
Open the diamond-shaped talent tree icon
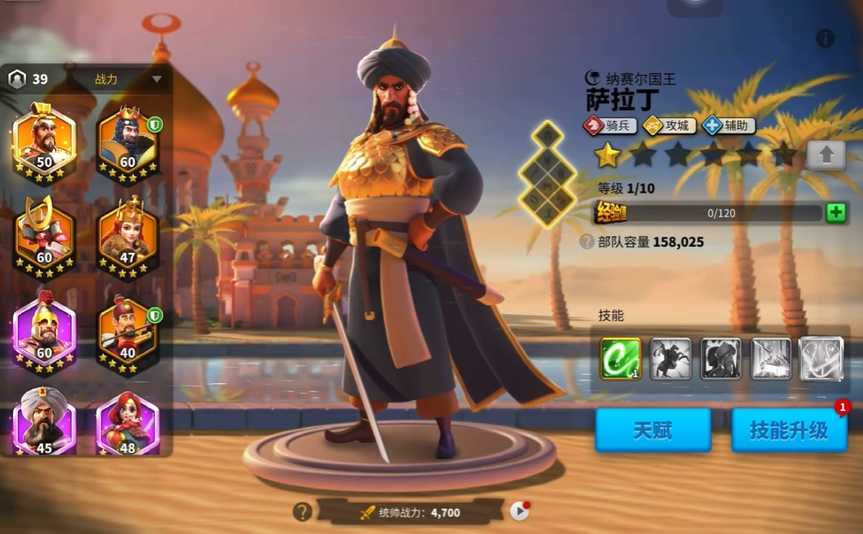coord(546,171)
